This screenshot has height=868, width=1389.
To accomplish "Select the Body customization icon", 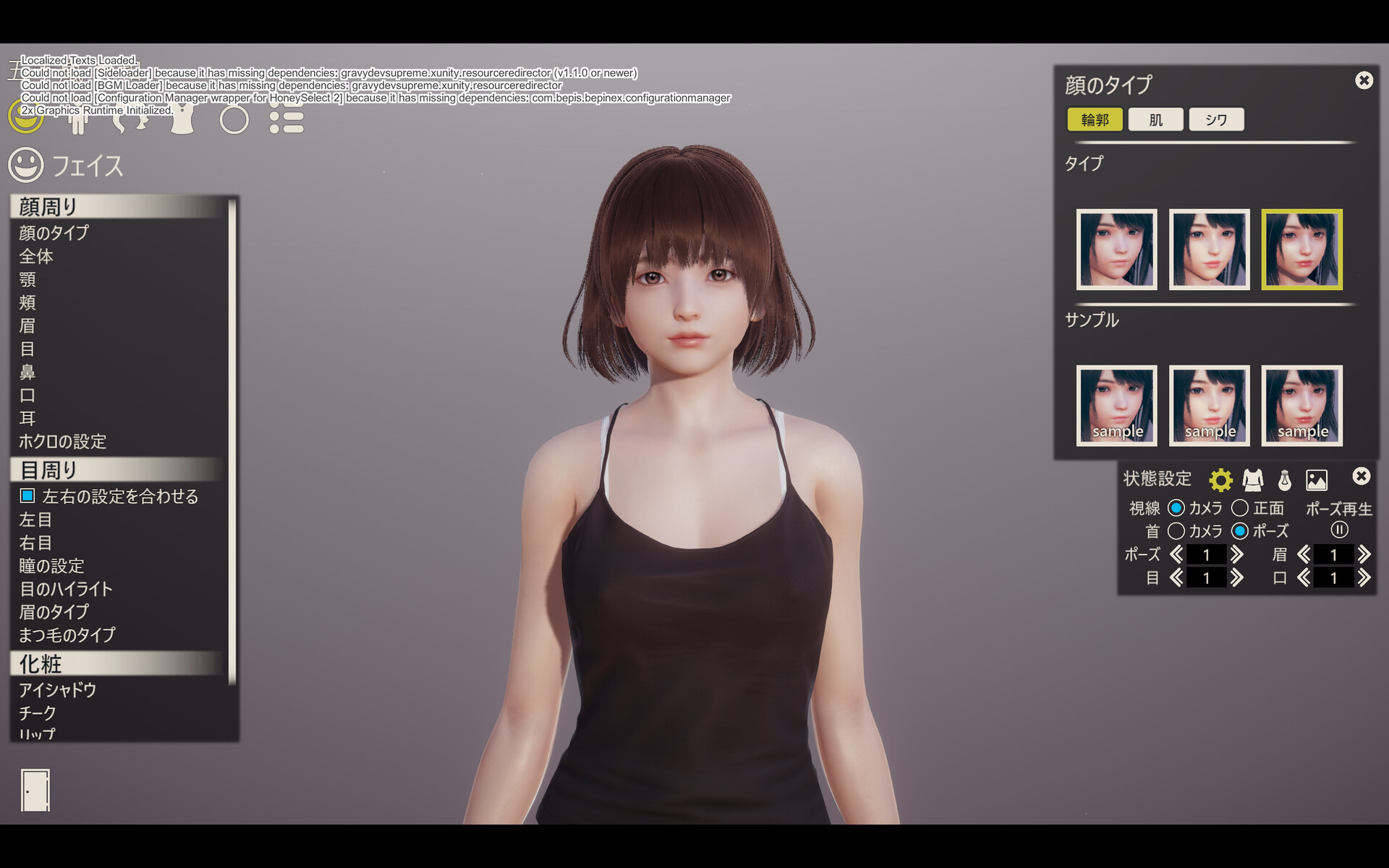I will (x=80, y=119).
